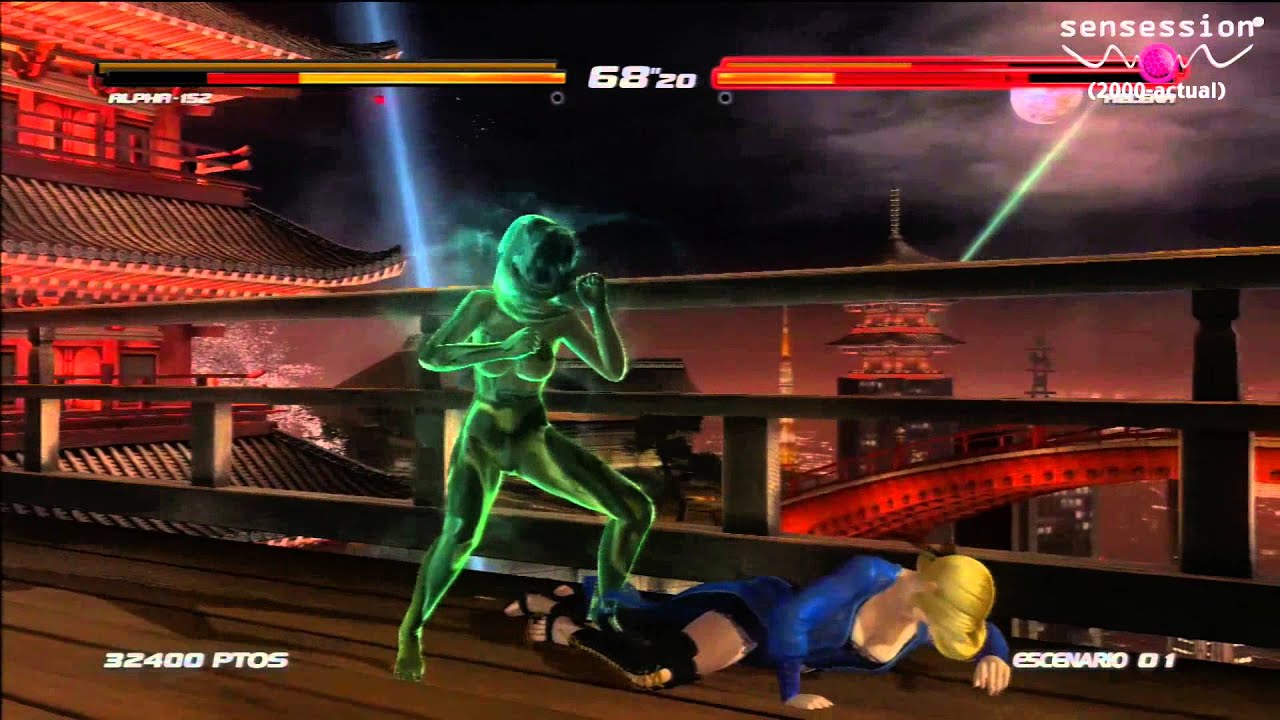Click the red marker beneath the left health bar

[379, 98]
